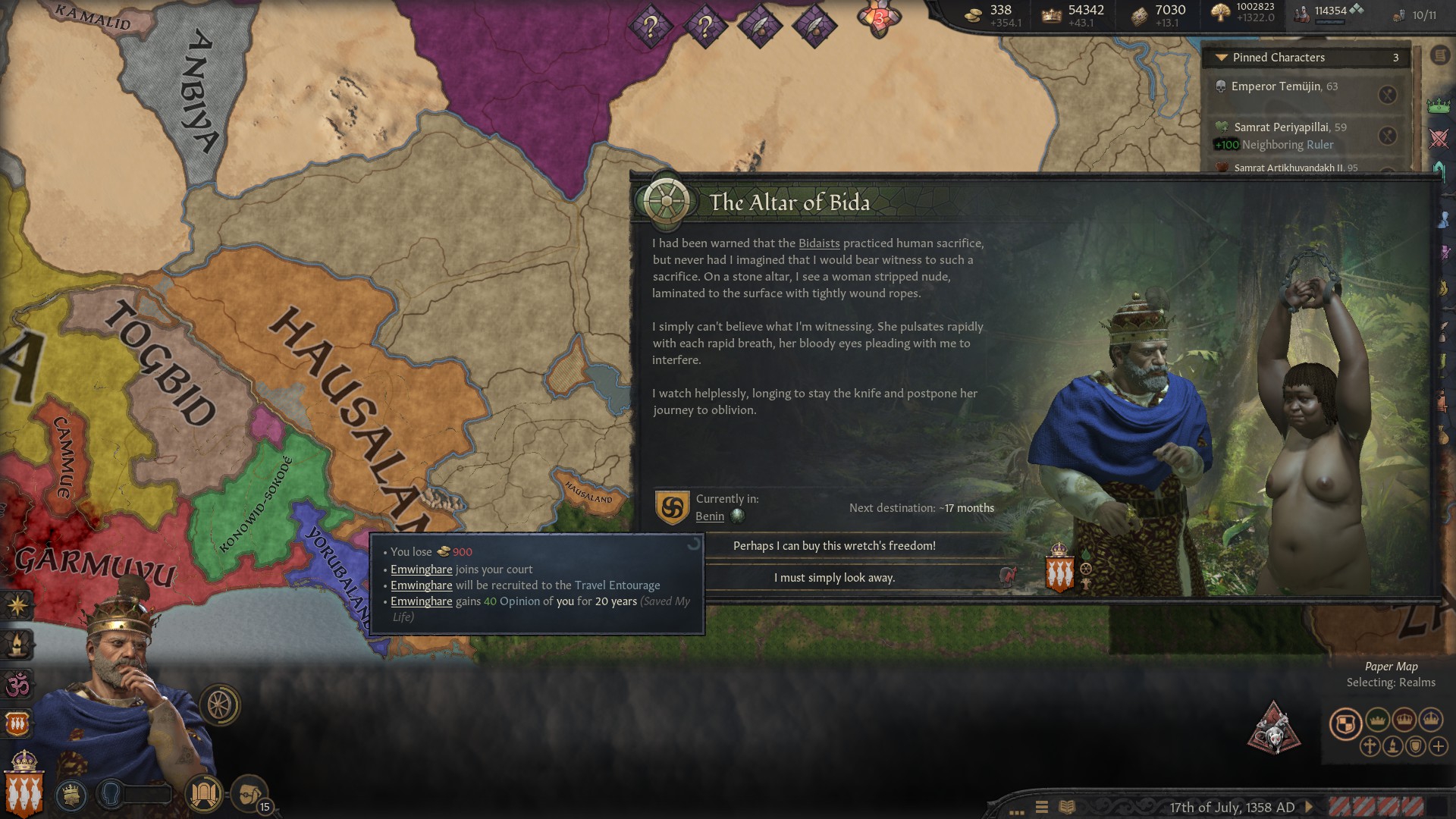Expand more map modes with the plus button
The width and height of the screenshot is (1456, 819).
(x=1439, y=746)
